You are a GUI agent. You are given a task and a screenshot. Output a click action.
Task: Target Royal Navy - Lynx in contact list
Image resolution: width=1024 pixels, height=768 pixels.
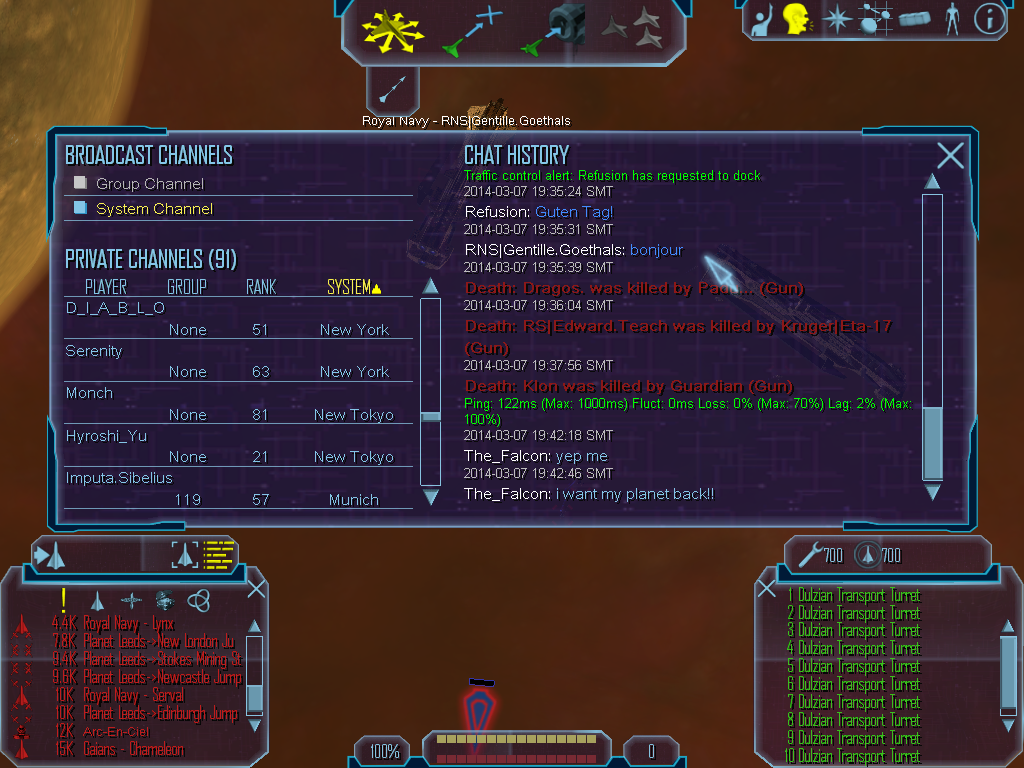[128, 623]
